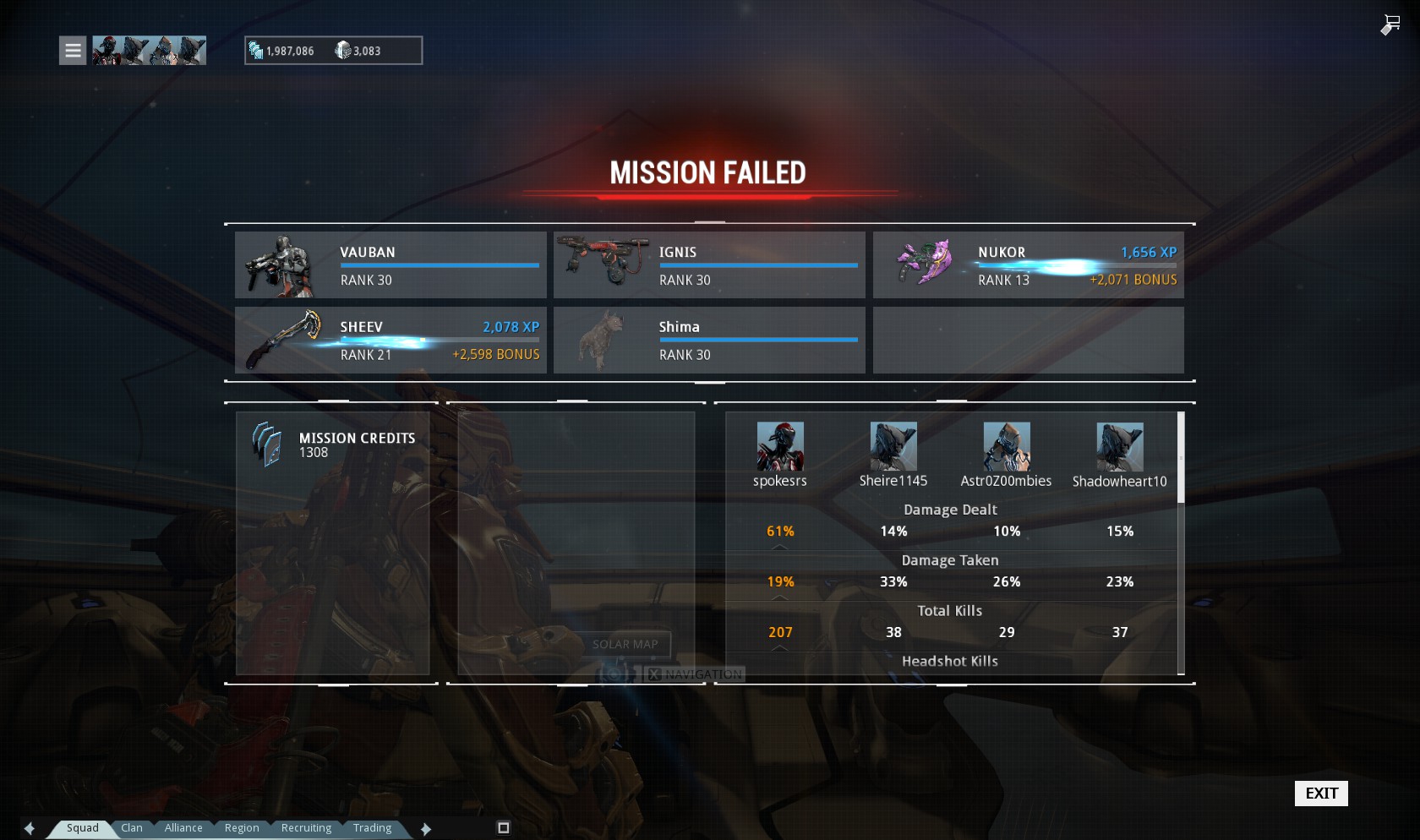Open the Trading chat tab
This screenshot has width=1420, height=840.
(372, 828)
